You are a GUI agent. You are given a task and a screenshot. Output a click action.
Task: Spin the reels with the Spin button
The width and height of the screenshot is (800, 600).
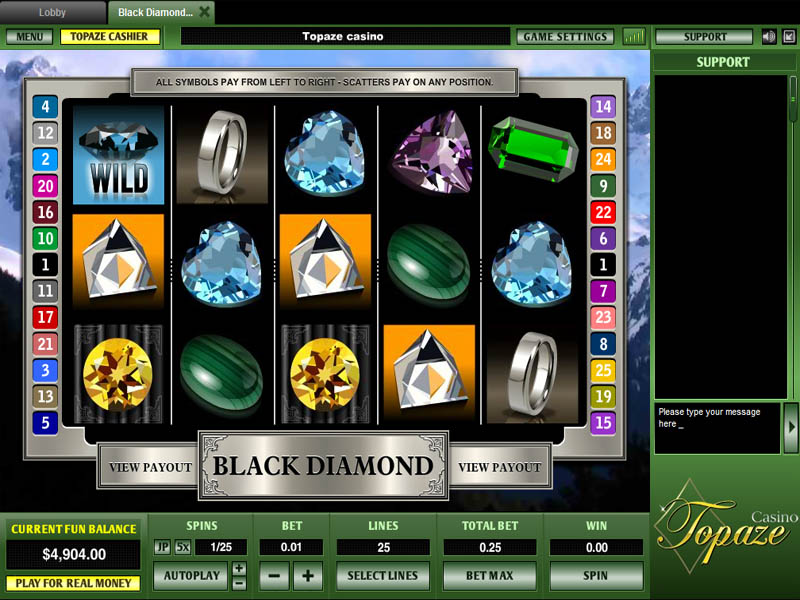(x=596, y=576)
